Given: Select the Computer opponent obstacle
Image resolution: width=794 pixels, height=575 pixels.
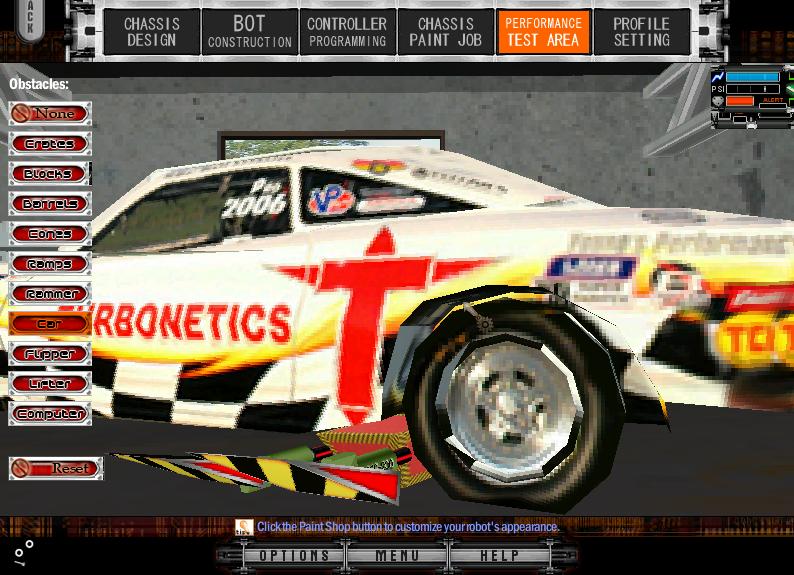Looking at the screenshot, I should point(50,414).
